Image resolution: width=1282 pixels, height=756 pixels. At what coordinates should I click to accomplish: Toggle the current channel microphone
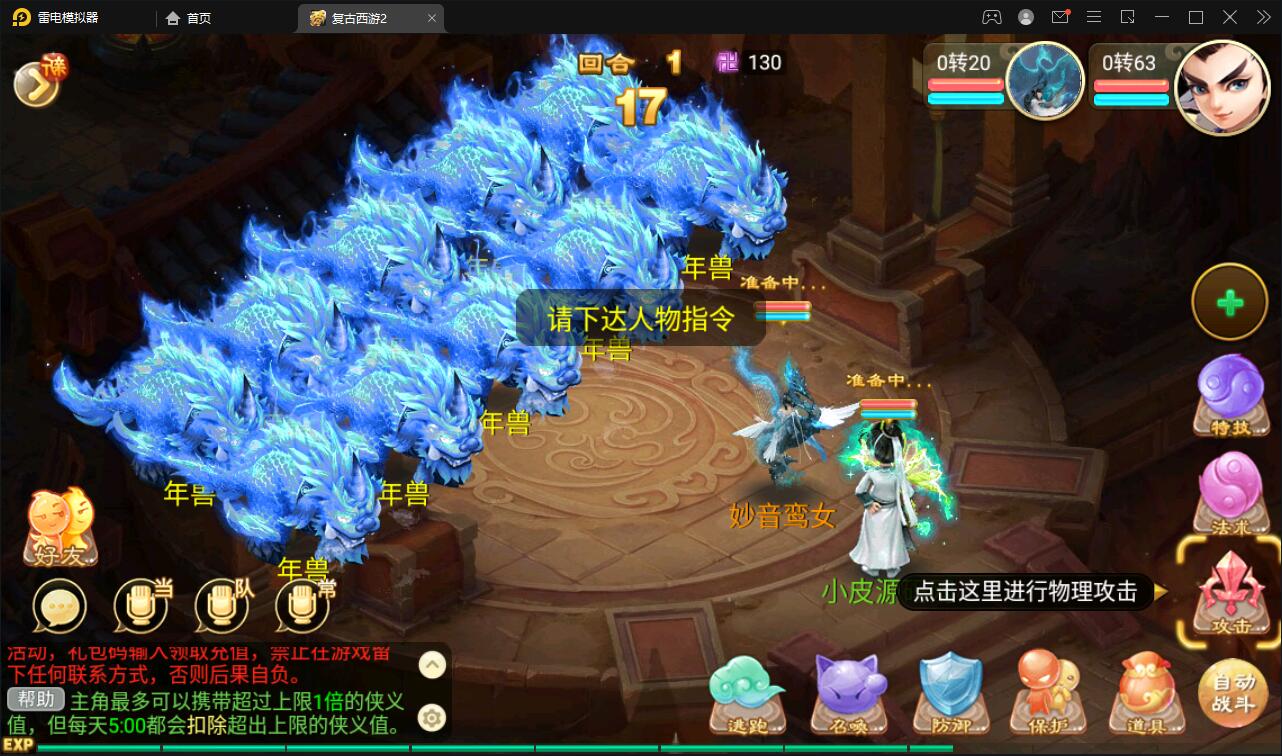140,607
